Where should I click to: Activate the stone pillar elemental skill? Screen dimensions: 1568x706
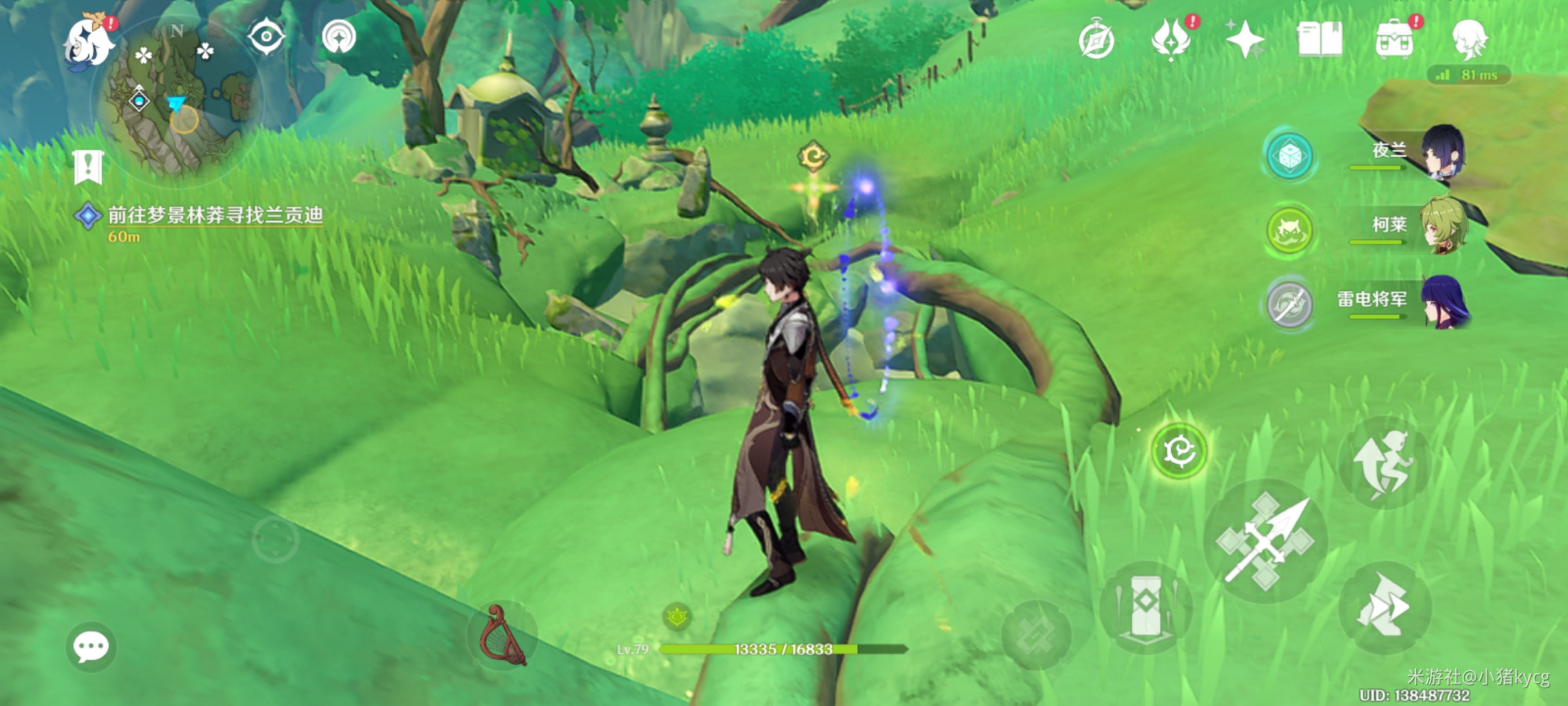pos(1145,606)
